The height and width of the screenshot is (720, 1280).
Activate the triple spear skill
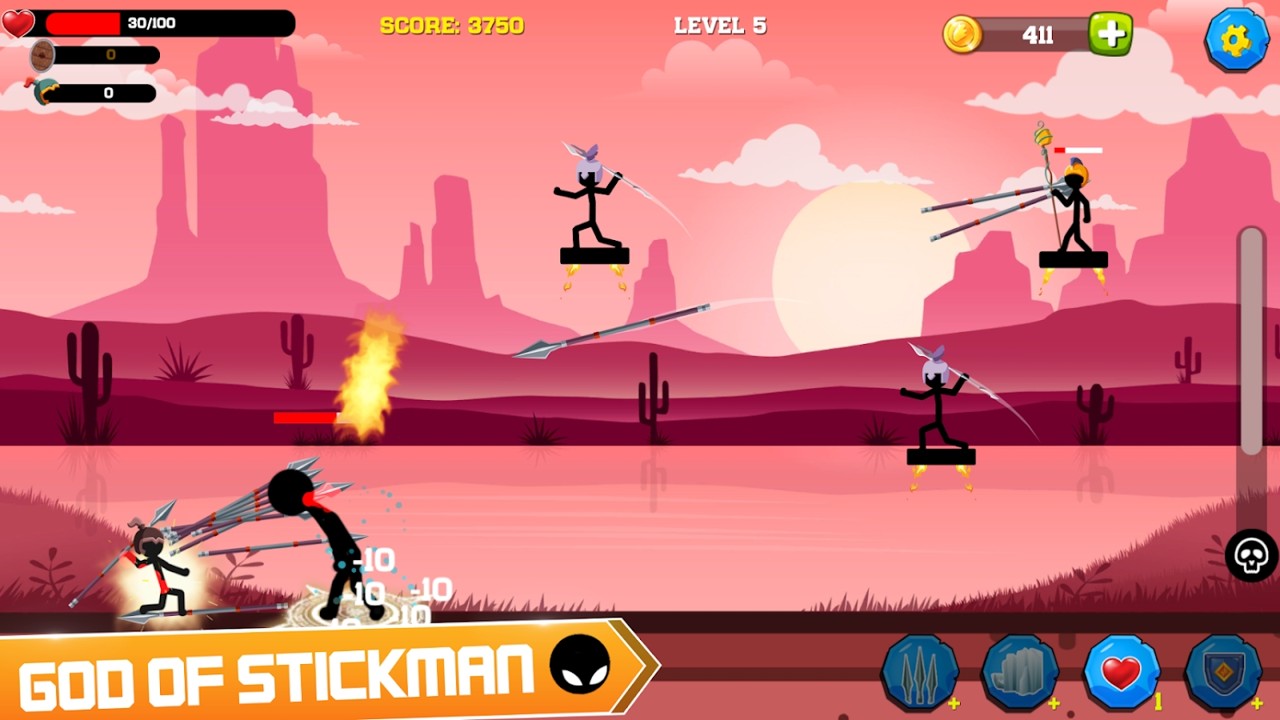pyautogui.click(x=919, y=673)
